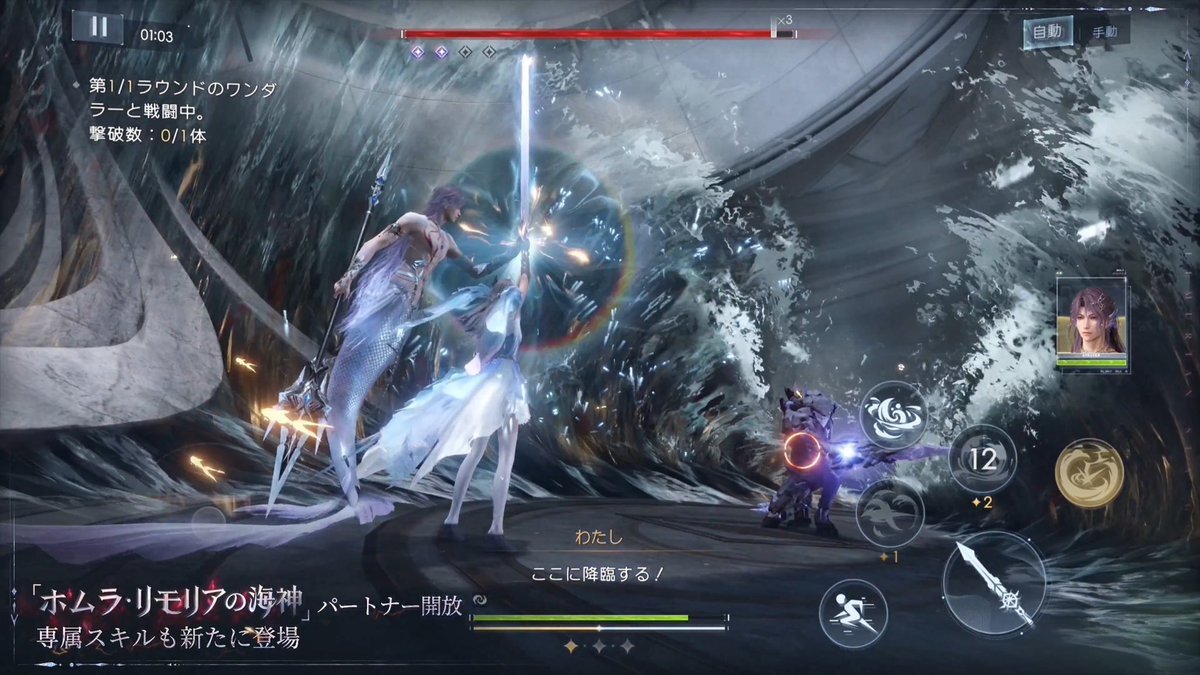Pause the battle
1200x675 pixels.
[98, 28]
